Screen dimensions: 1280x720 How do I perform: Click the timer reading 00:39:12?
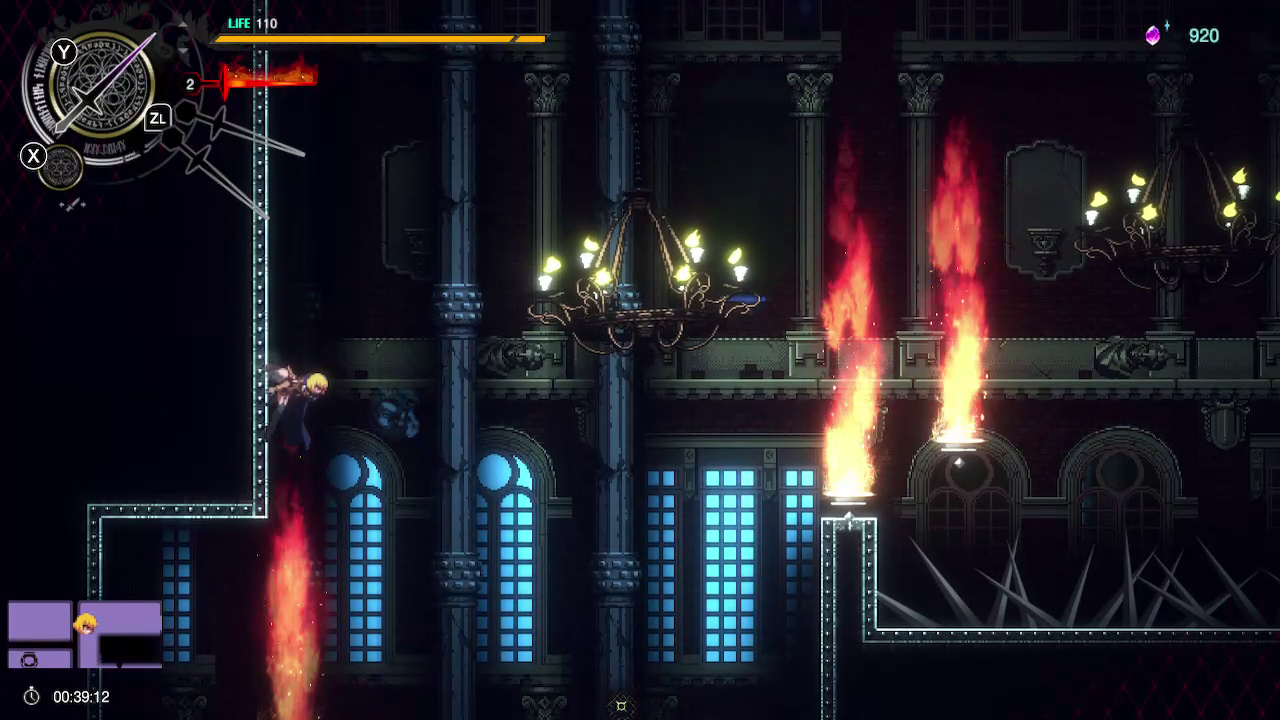(x=80, y=697)
